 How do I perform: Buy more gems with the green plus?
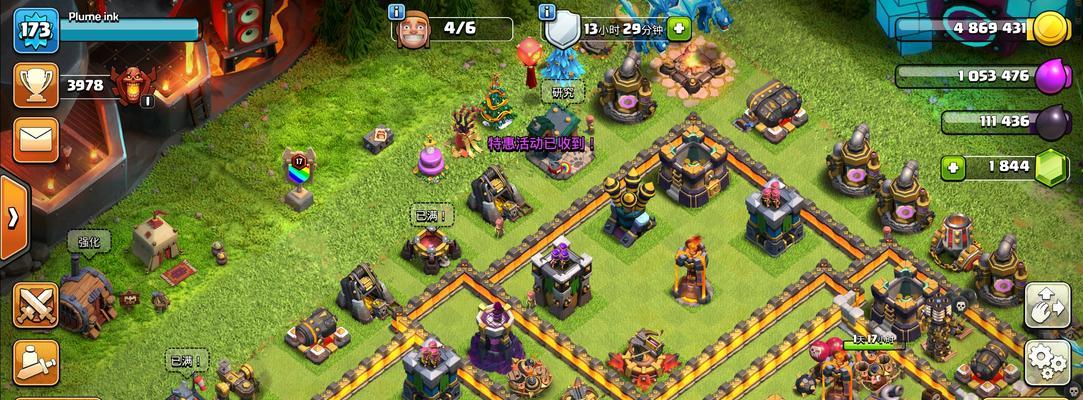954,167
